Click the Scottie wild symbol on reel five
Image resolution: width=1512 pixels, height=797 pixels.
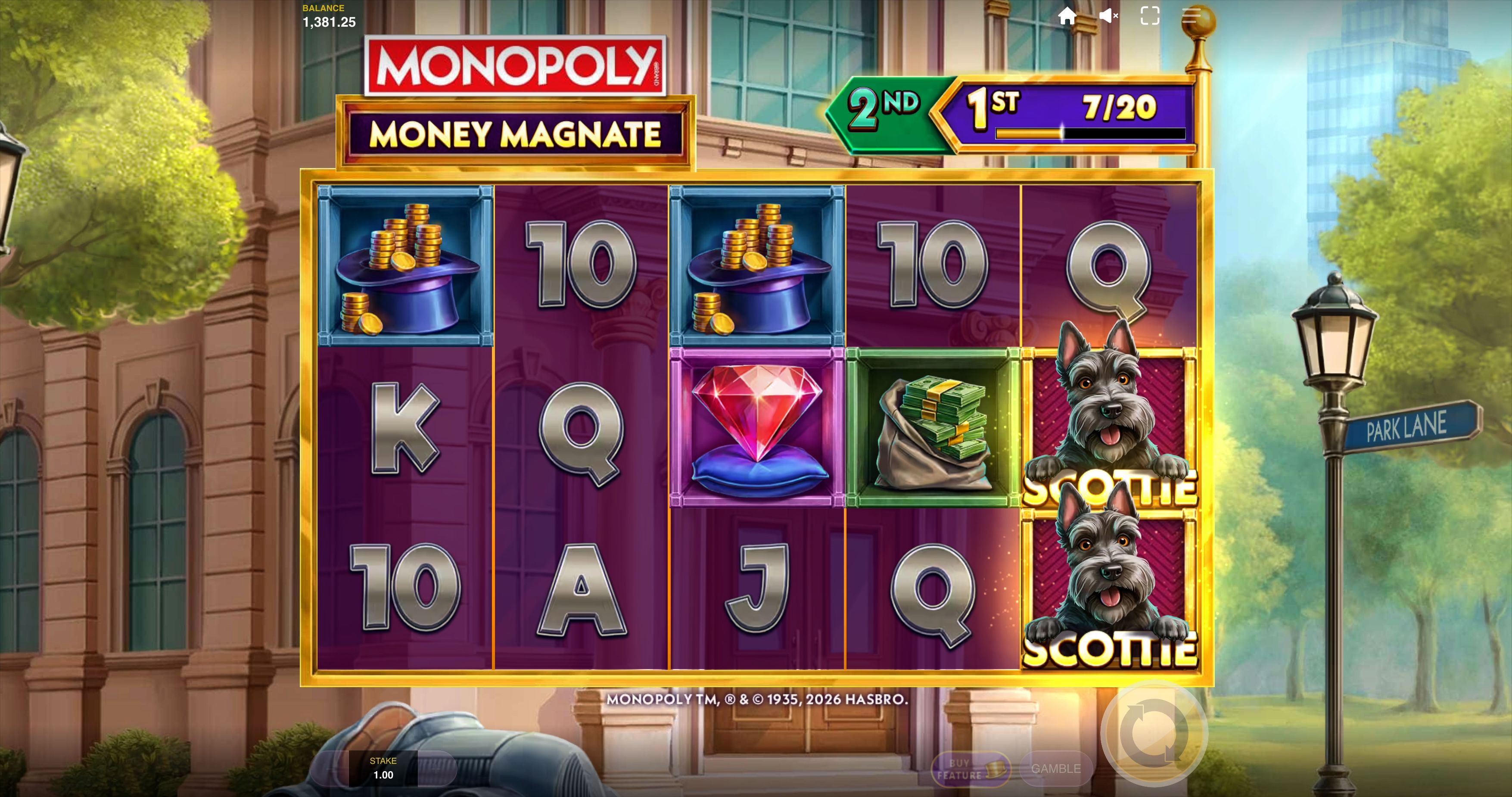(x=1109, y=423)
